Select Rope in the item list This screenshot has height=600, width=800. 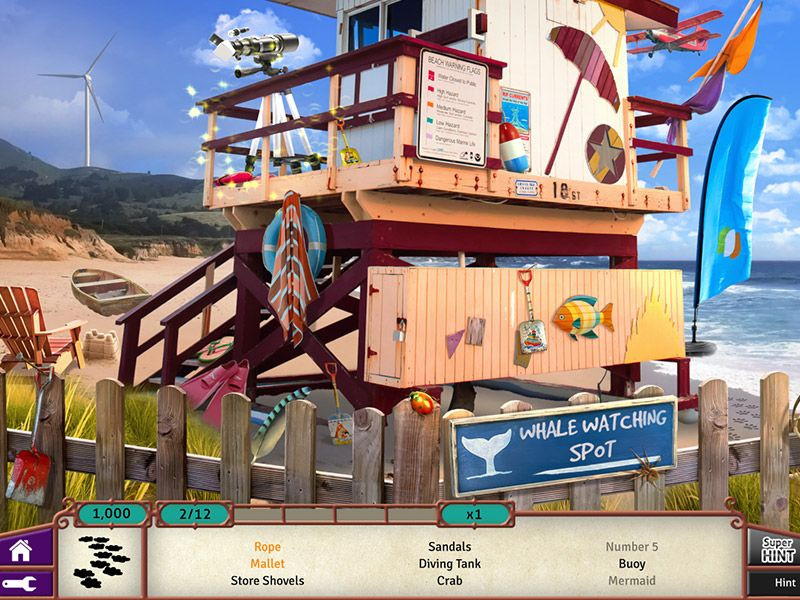click(267, 547)
